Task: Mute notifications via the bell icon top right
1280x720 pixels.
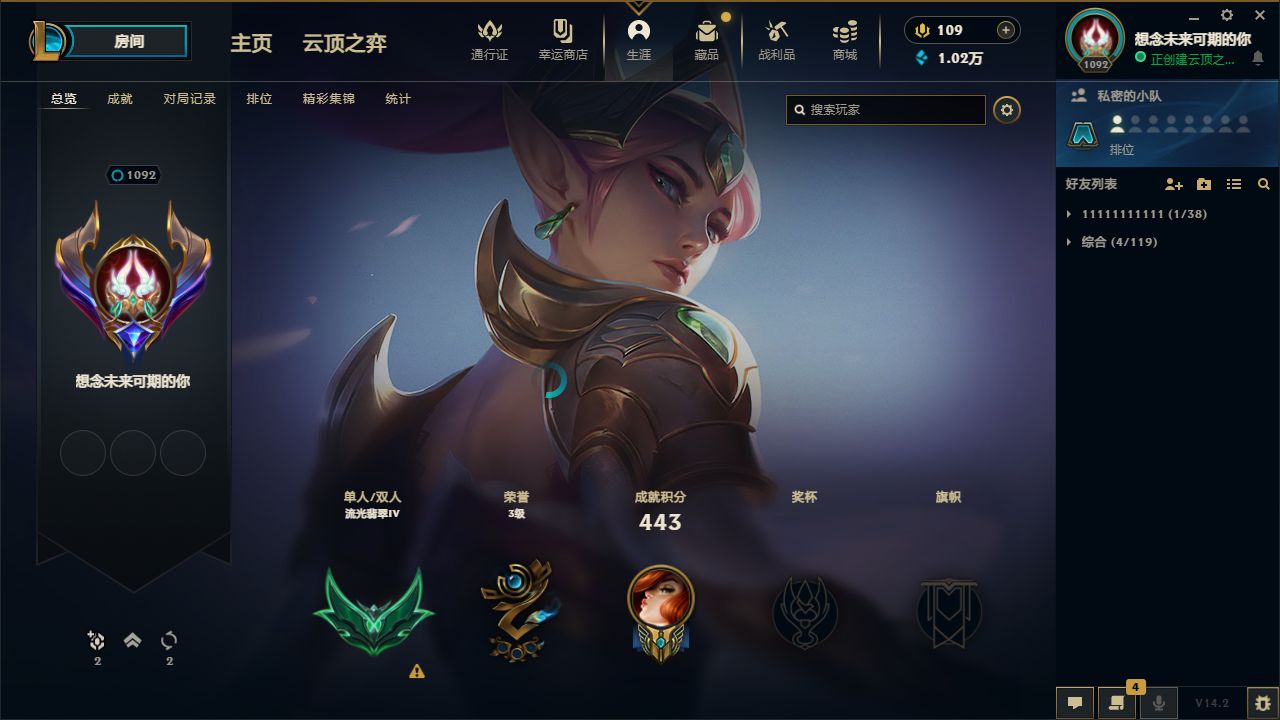Action: [x=1258, y=58]
